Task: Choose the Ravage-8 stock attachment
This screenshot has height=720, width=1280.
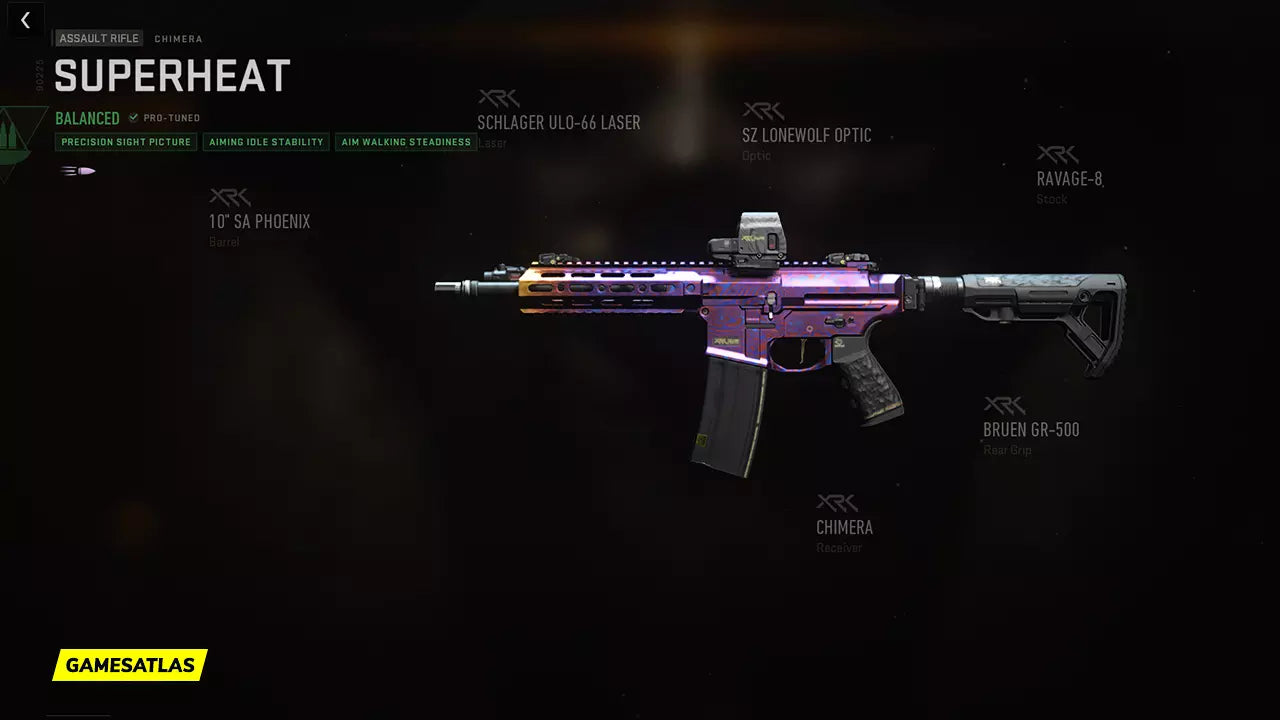Action: [x=1069, y=179]
